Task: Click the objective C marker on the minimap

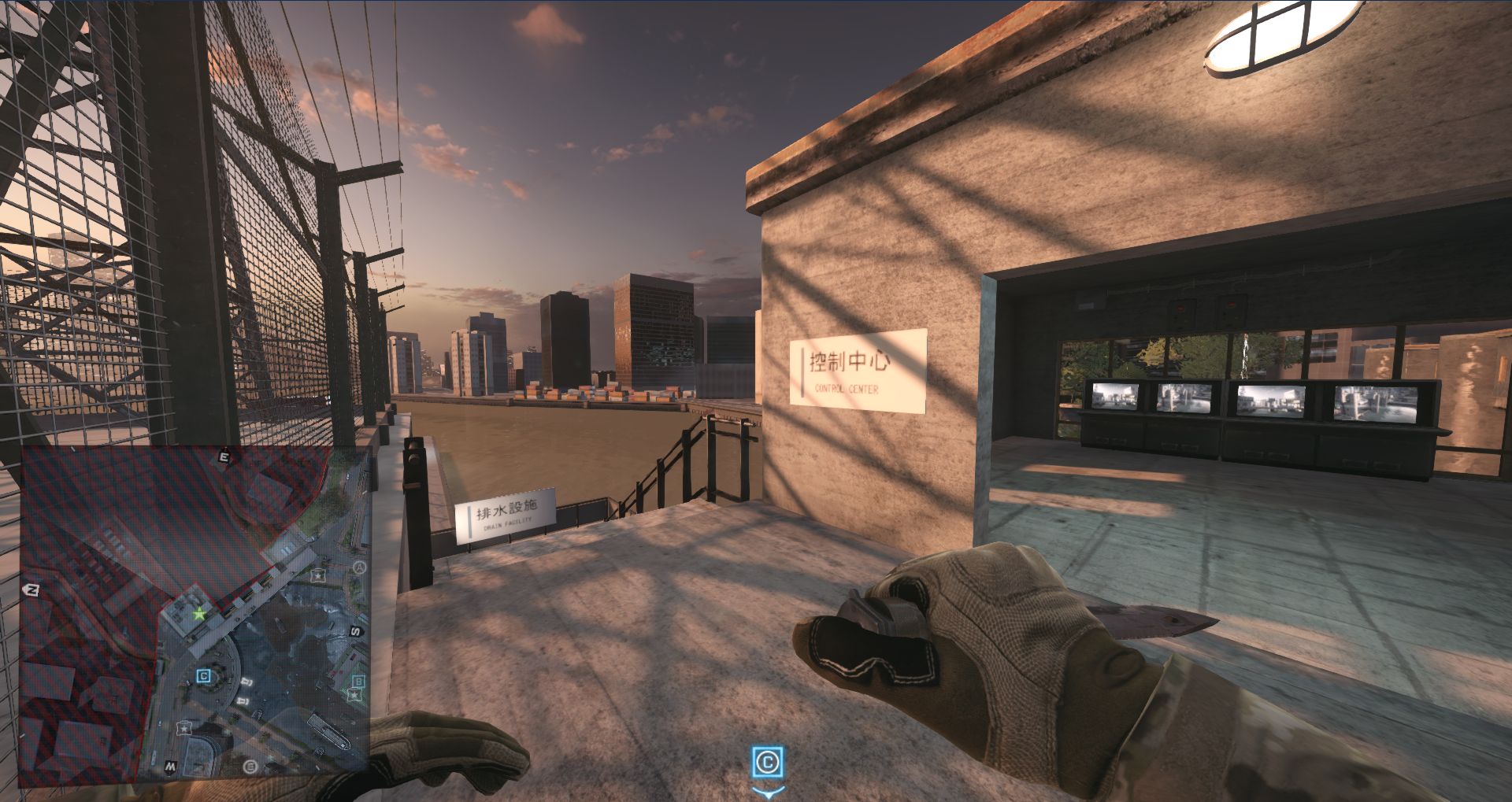Action: (x=204, y=675)
